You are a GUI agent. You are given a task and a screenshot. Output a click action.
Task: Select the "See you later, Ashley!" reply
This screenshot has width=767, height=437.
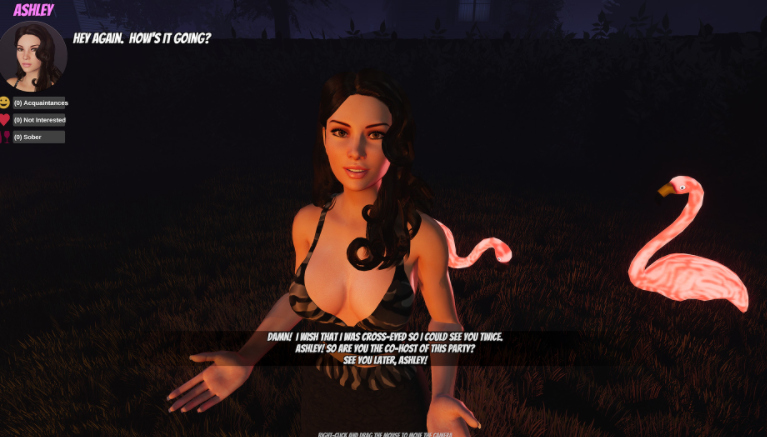click(385, 359)
